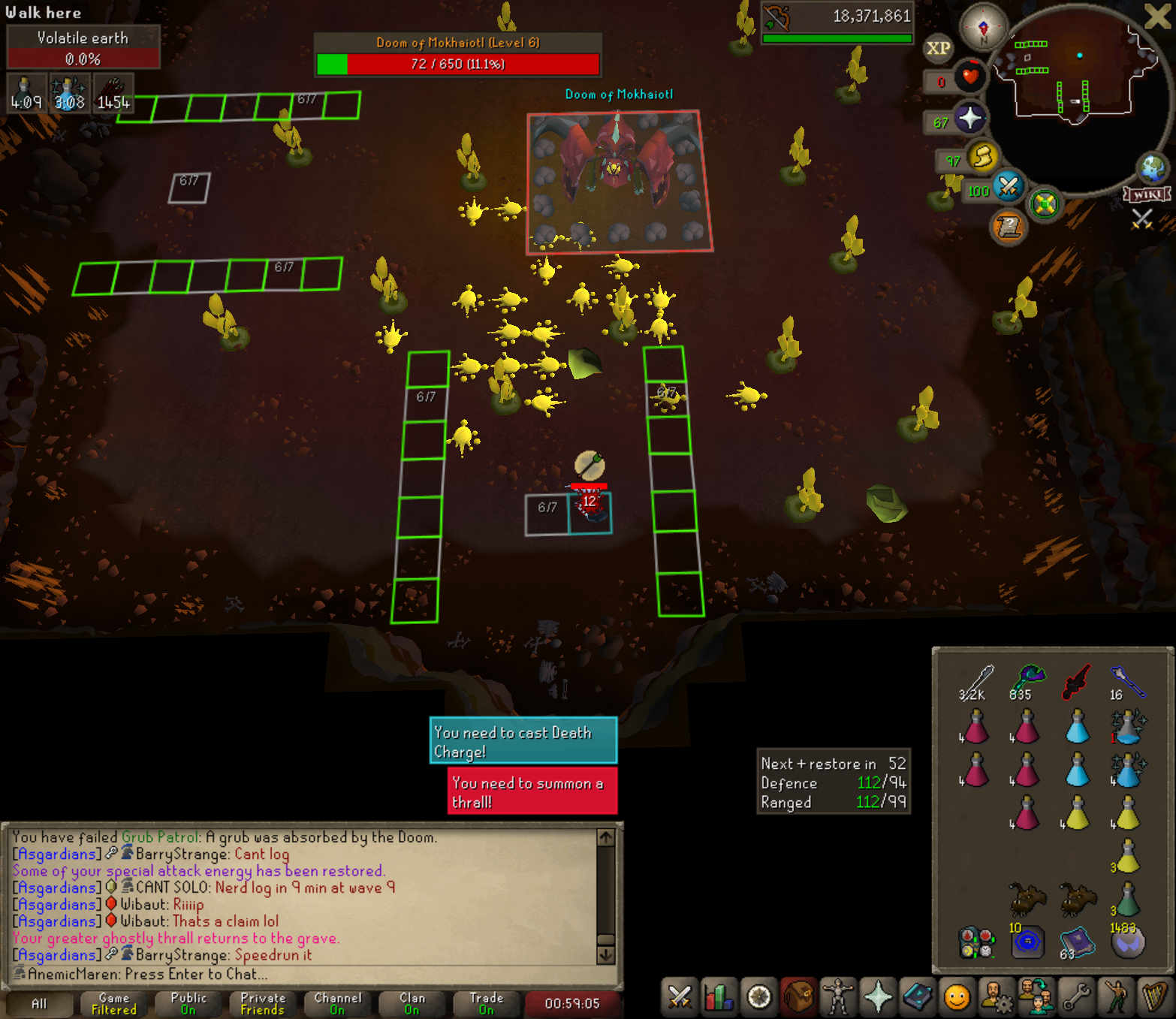
Task: Drink the green 3-dose potion
Action: pos(1126,899)
